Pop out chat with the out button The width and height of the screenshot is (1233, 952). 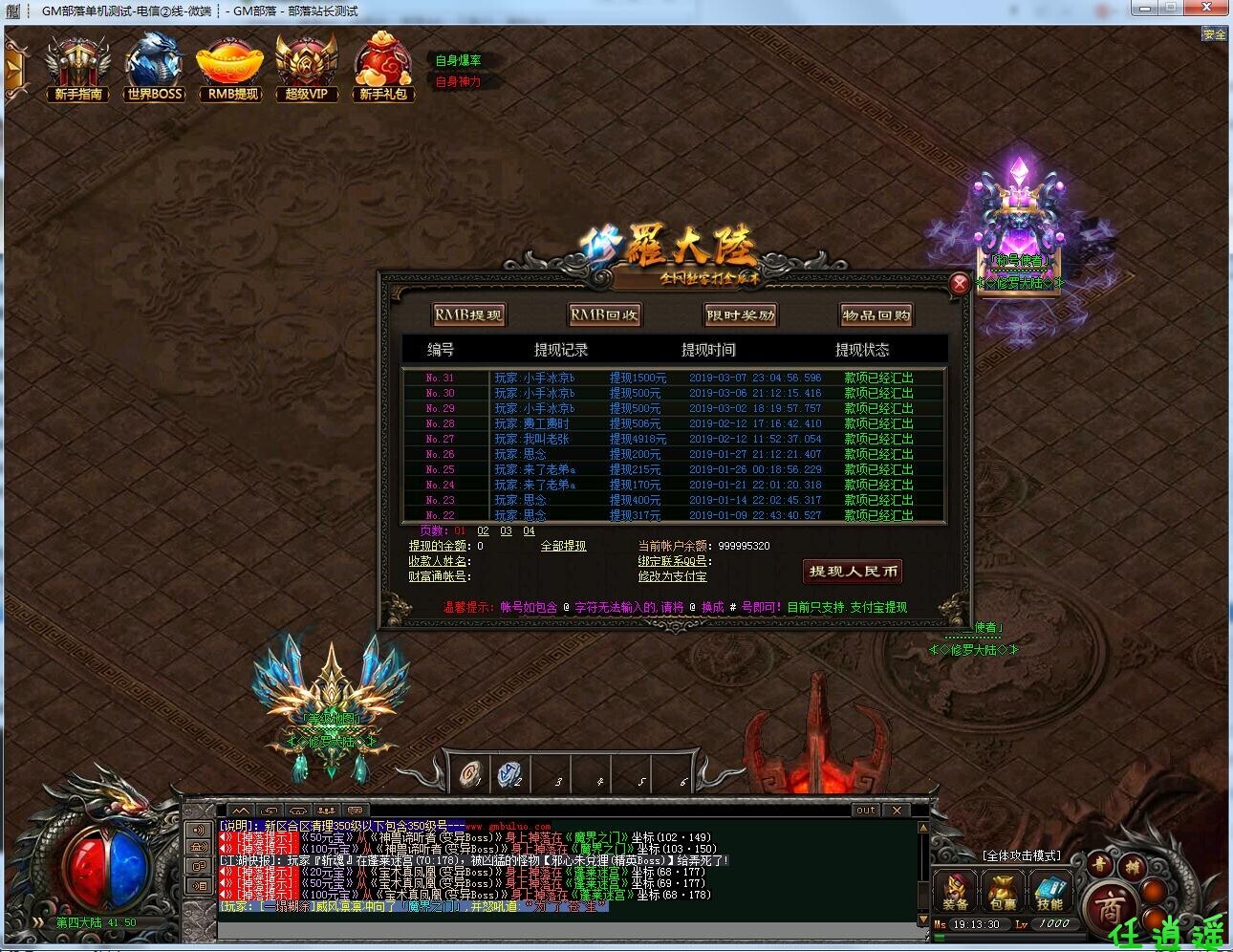pyautogui.click(x=865, y=810)
